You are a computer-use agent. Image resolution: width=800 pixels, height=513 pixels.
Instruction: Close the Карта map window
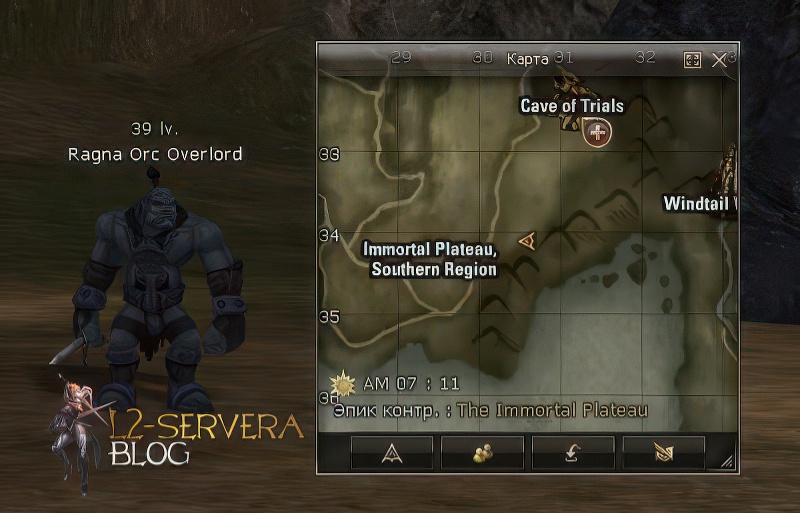point(718,60)
